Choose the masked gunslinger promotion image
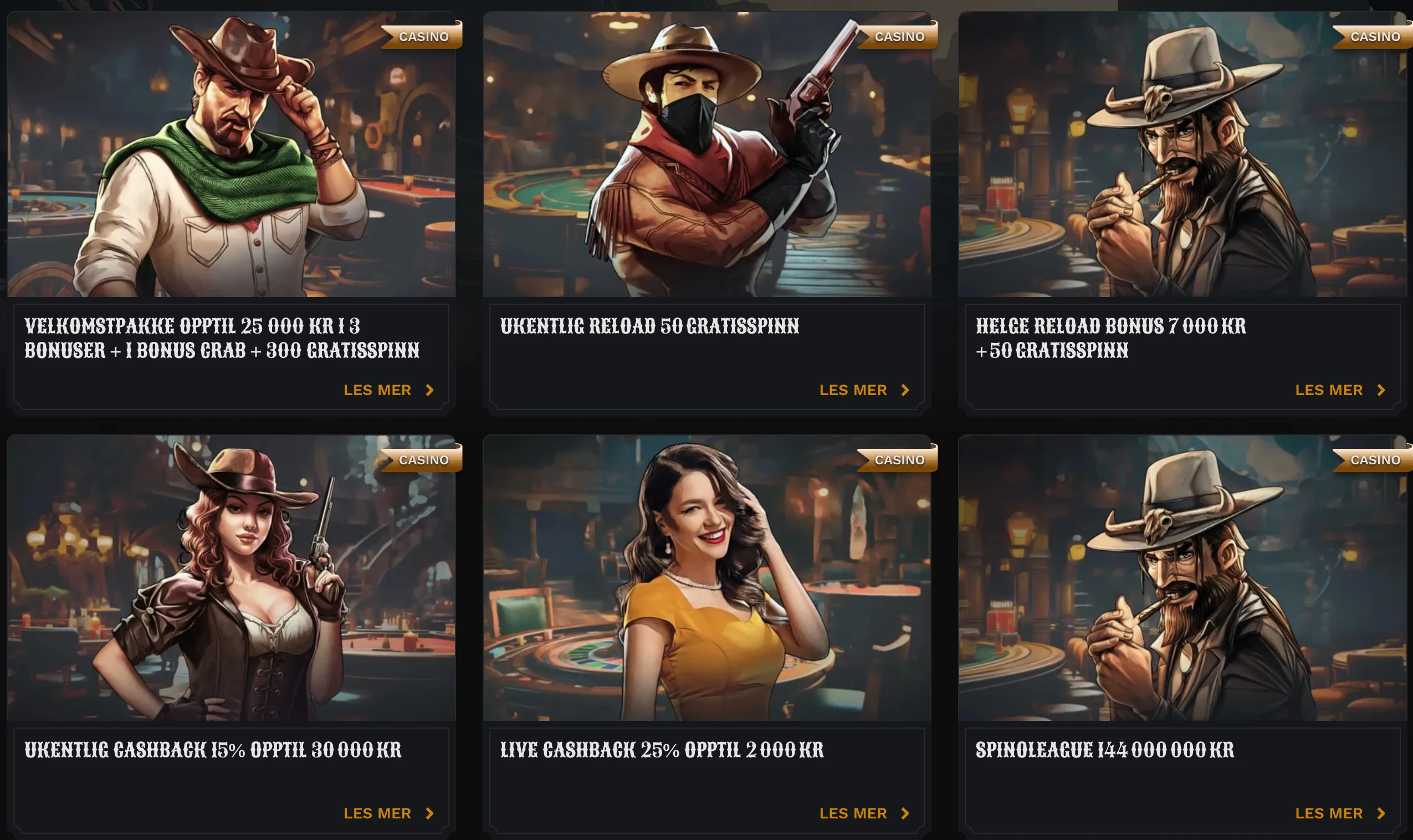 [706, 154]
